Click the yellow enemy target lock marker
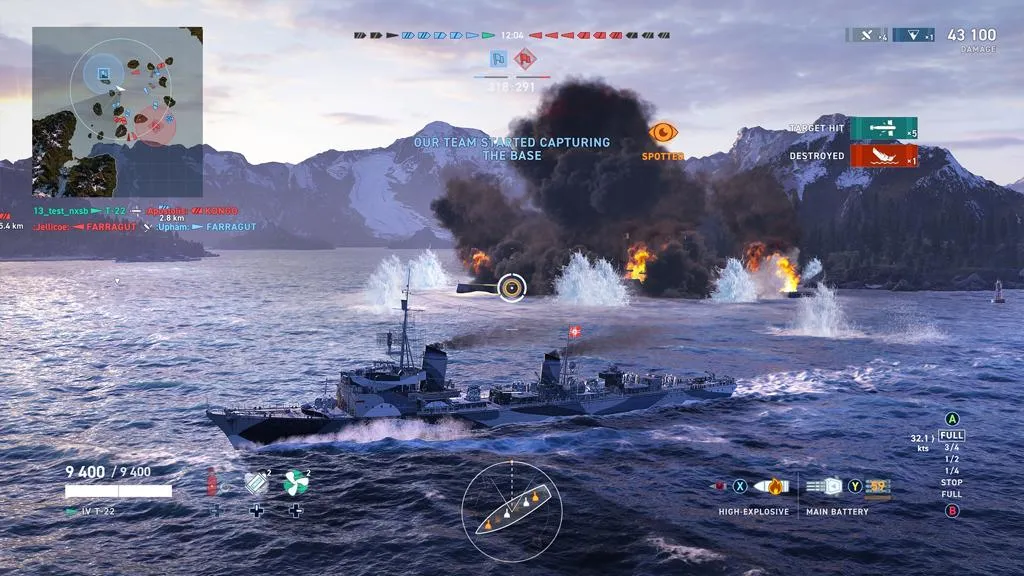This screenshot has height=576, width=1024. 511,288
